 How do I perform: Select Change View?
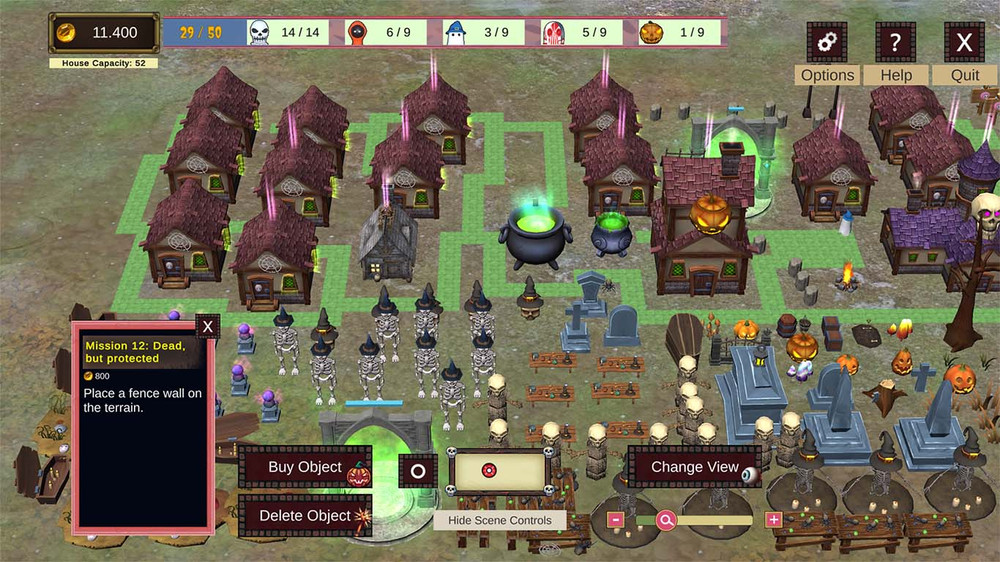[x=695, y=467]
